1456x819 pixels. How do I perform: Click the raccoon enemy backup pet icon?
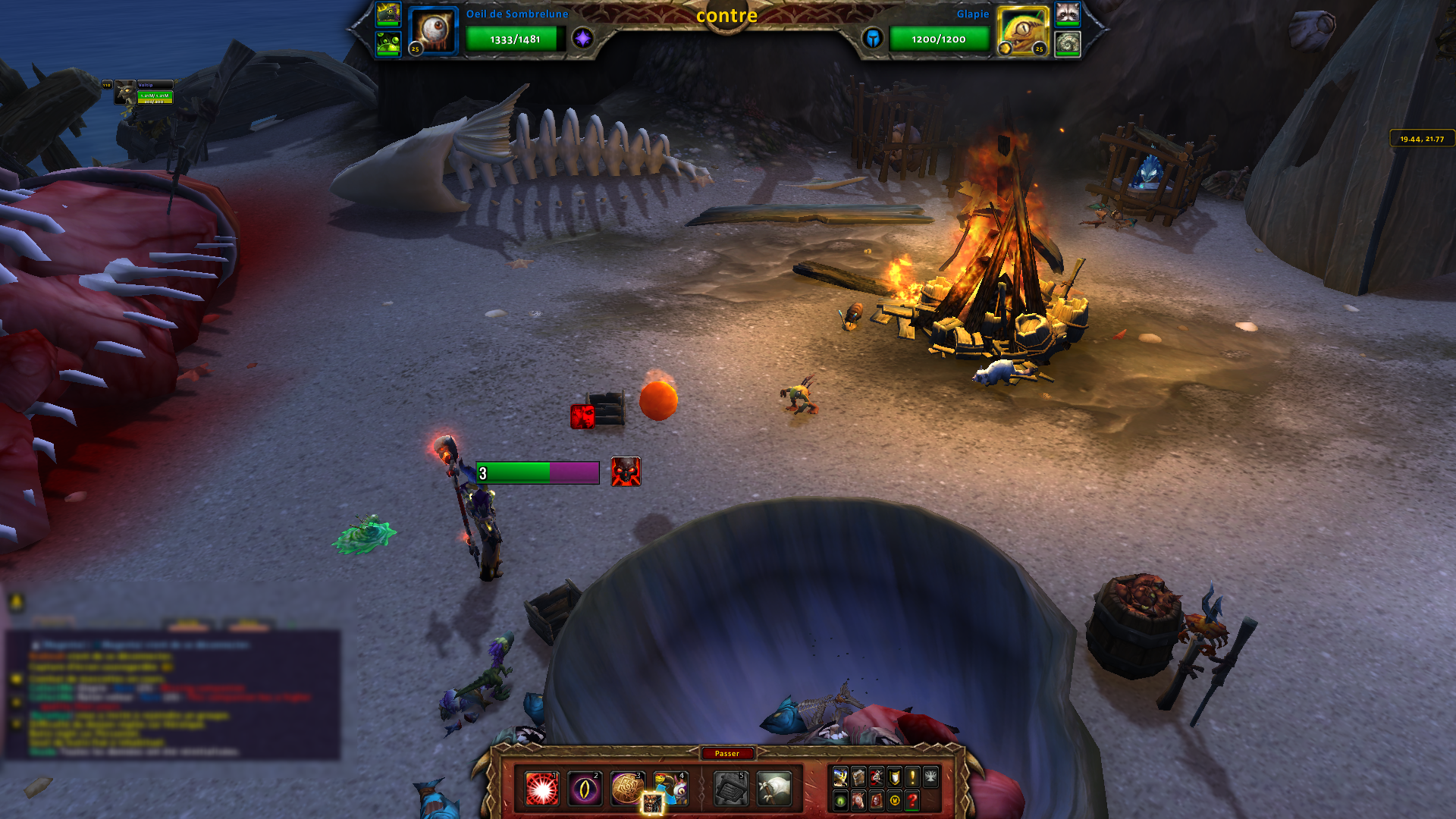click(x=1067, y=14)
